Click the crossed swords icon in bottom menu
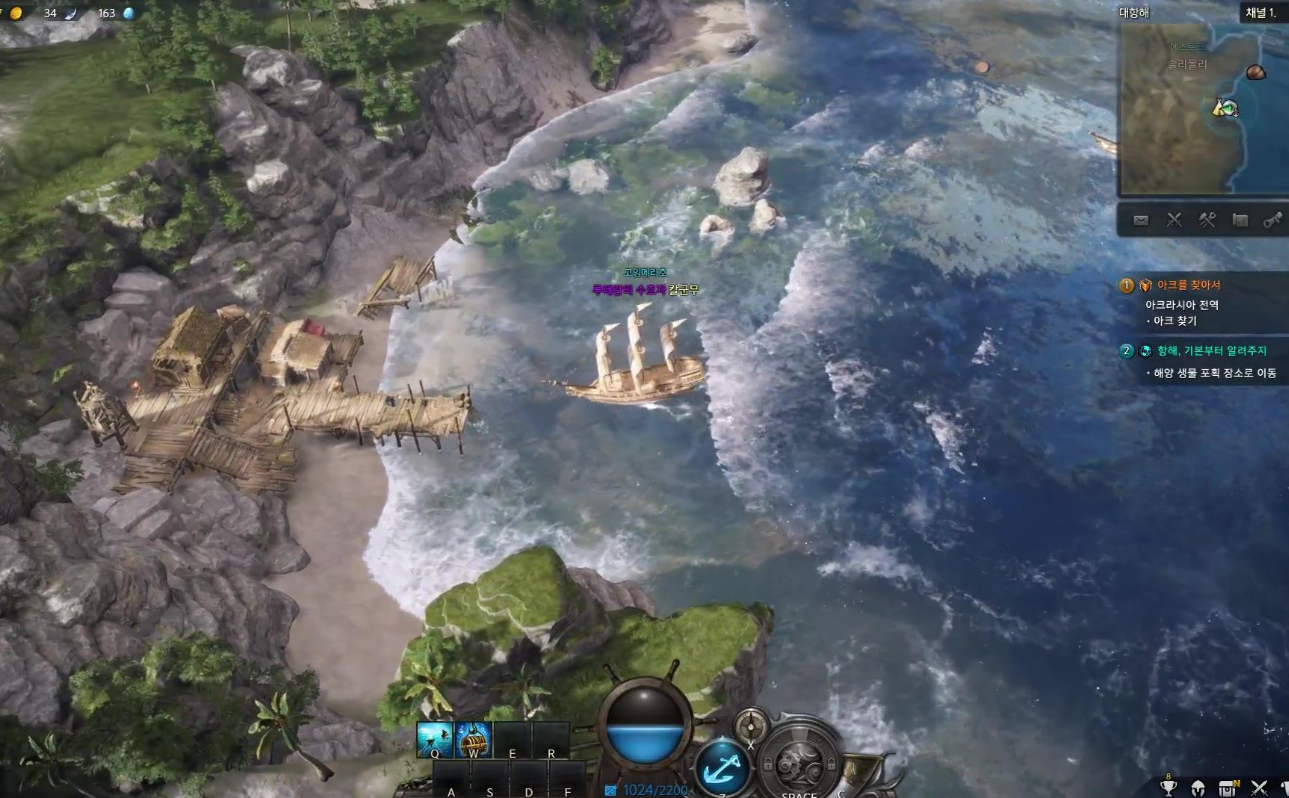This screenshot has width=1289, height=798. click(1259, 787)
